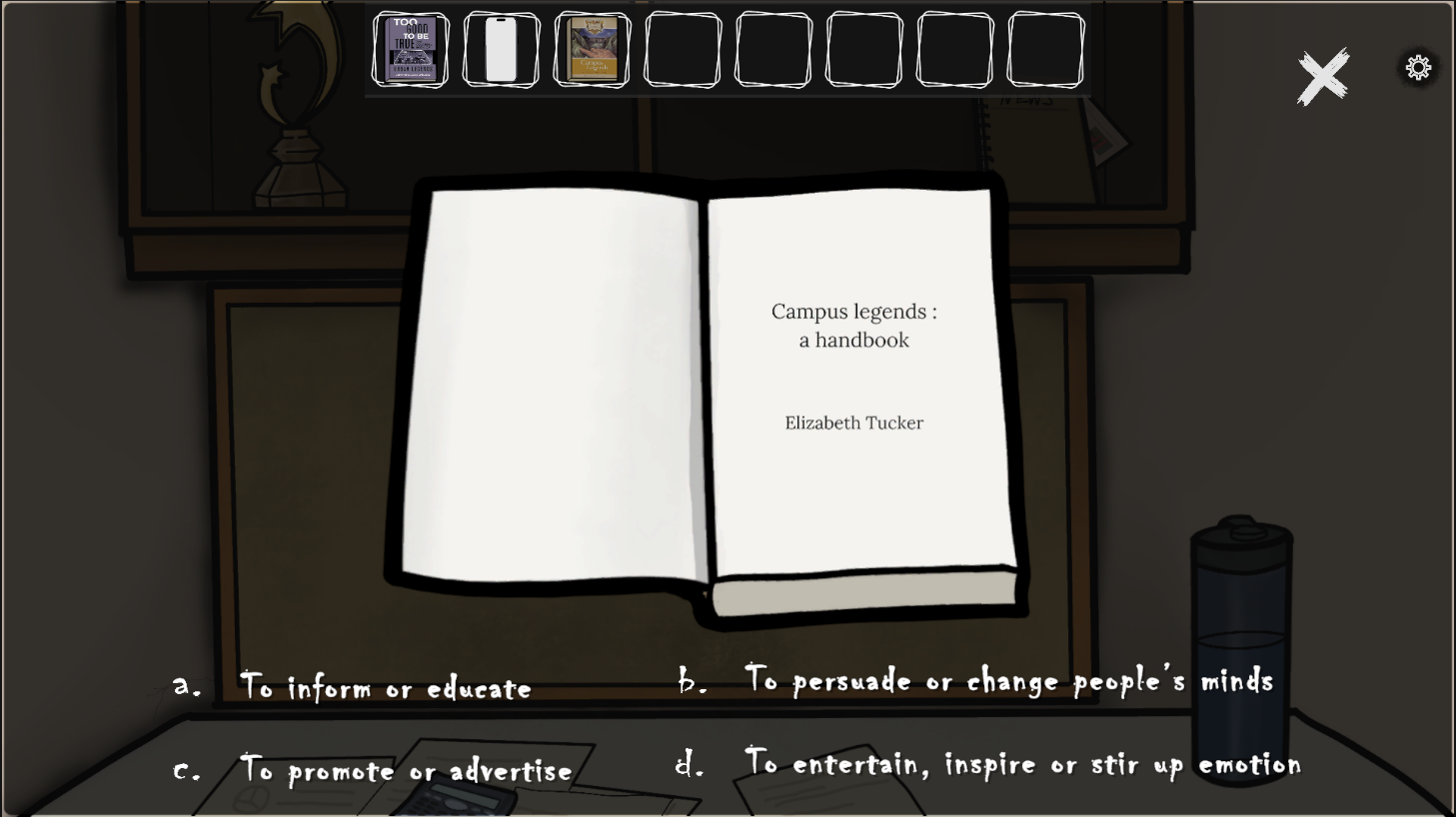This screenshot has height=817, width=1456.
Task: Select the smartphone in the inventory bar
Action: click(x=501, y=49)
